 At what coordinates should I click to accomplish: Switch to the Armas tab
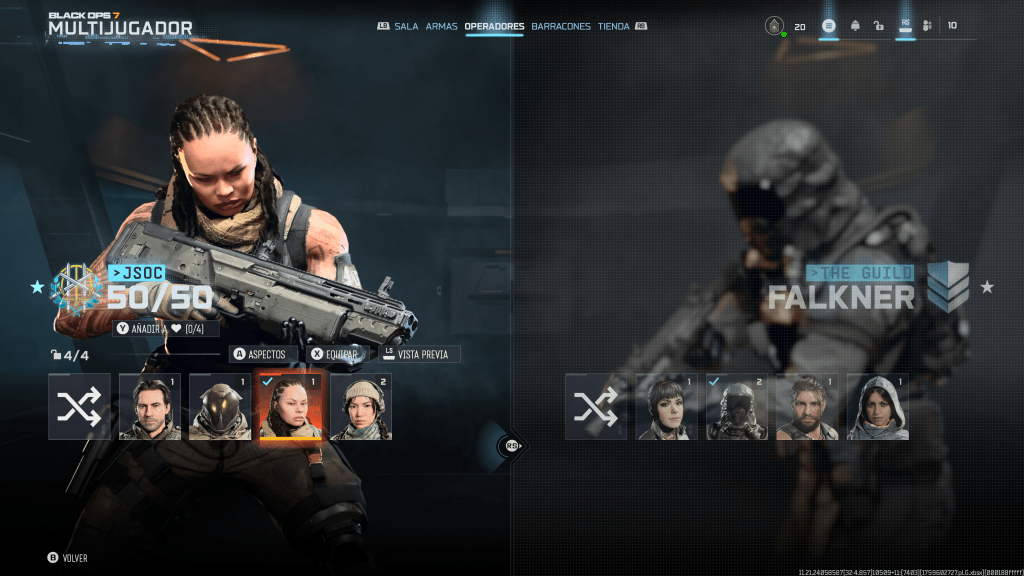(441, 26)
